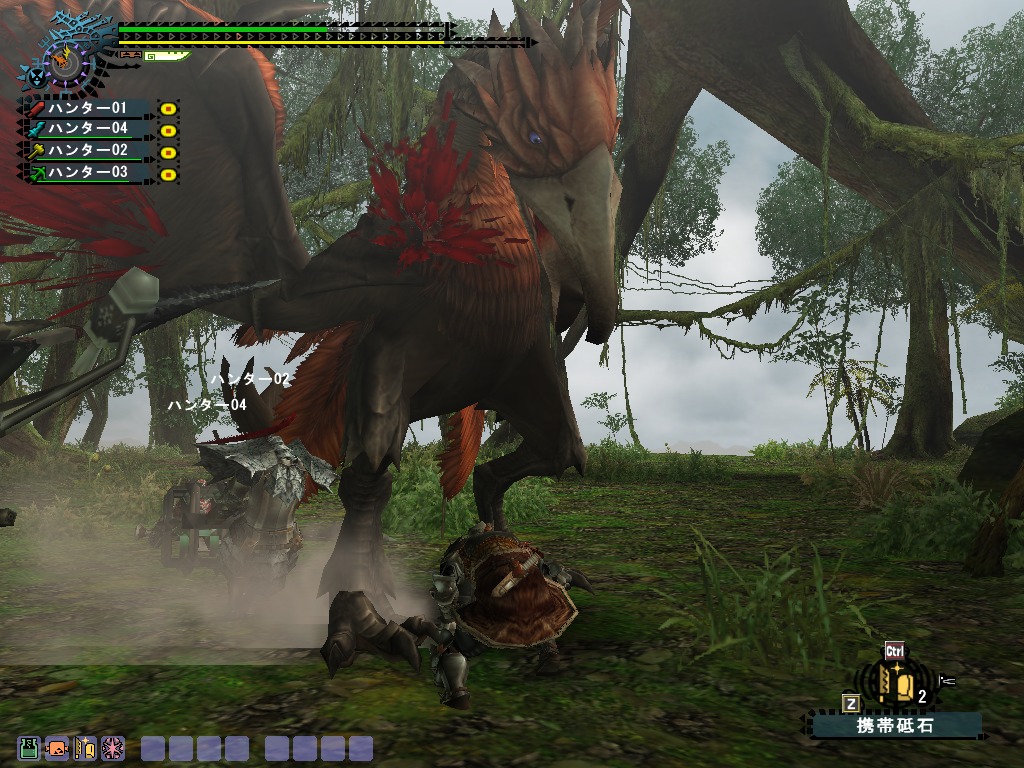Click the 携帯砥石 item name label
The height and width of the screenshot is (768, 1024).
[896, 725]
